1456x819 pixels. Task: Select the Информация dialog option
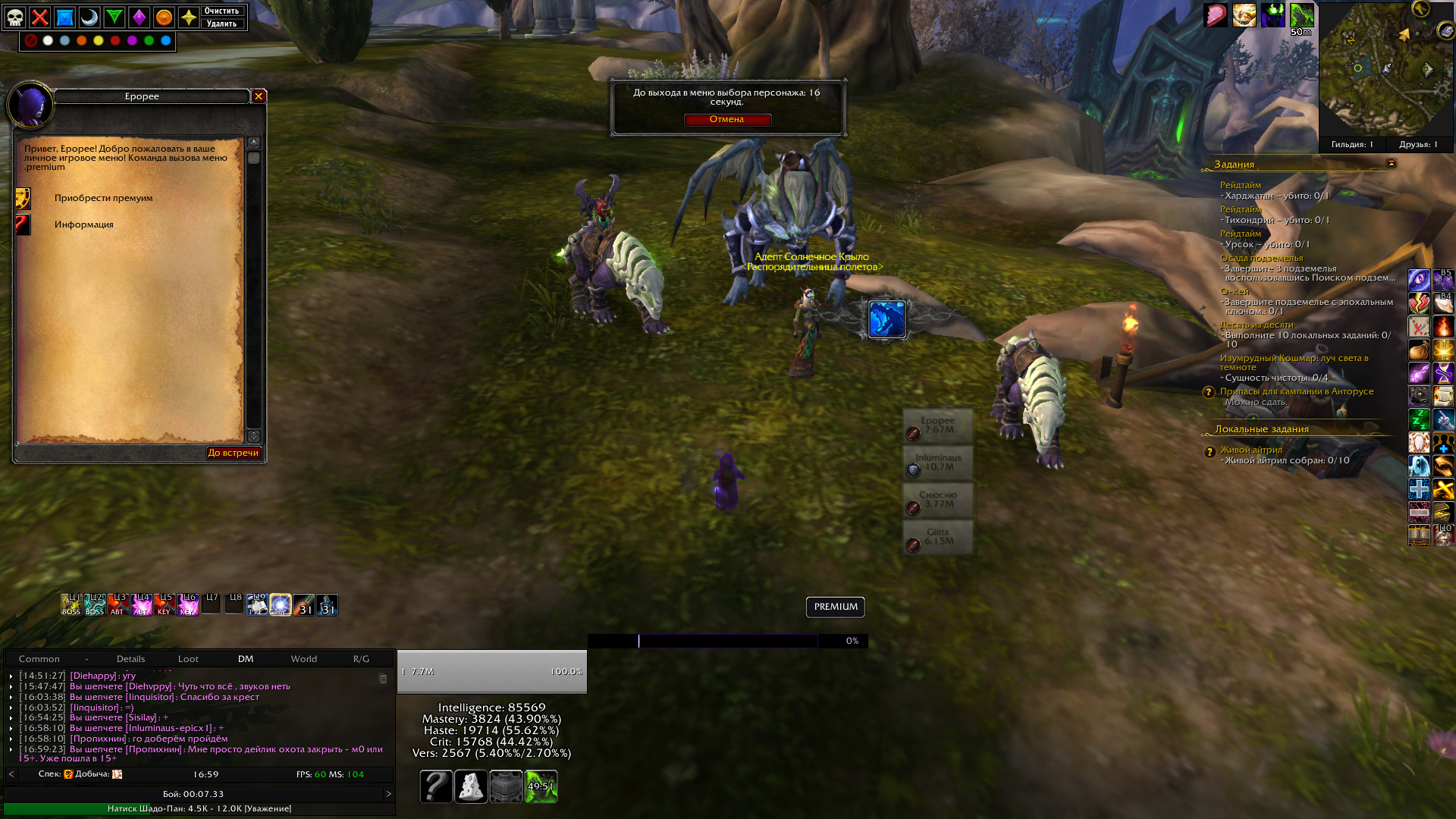83,224
